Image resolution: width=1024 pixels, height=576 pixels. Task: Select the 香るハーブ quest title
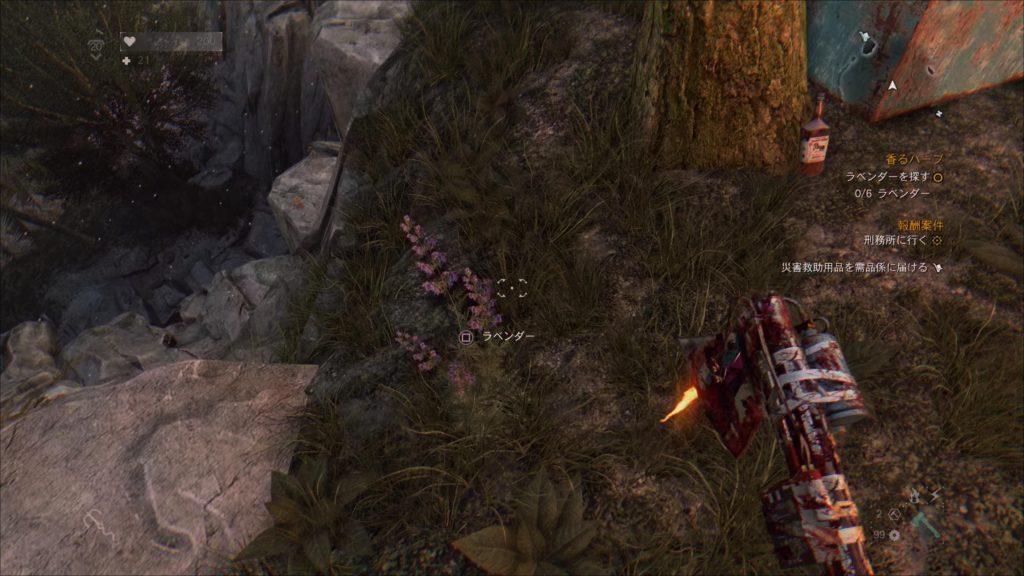(x=914, y=159)
